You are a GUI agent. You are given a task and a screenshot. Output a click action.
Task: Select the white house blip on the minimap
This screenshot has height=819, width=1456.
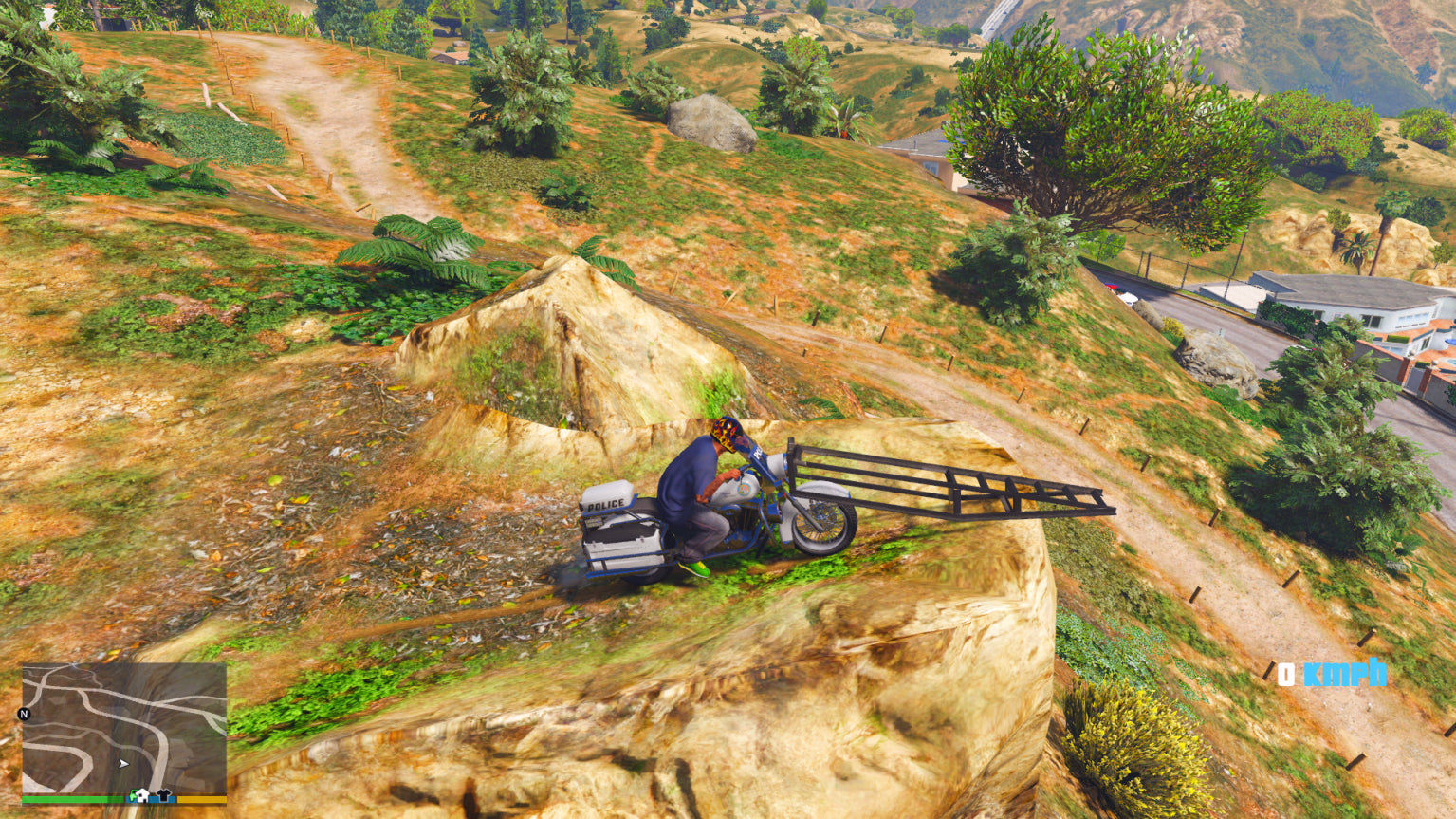click(141, 795)
